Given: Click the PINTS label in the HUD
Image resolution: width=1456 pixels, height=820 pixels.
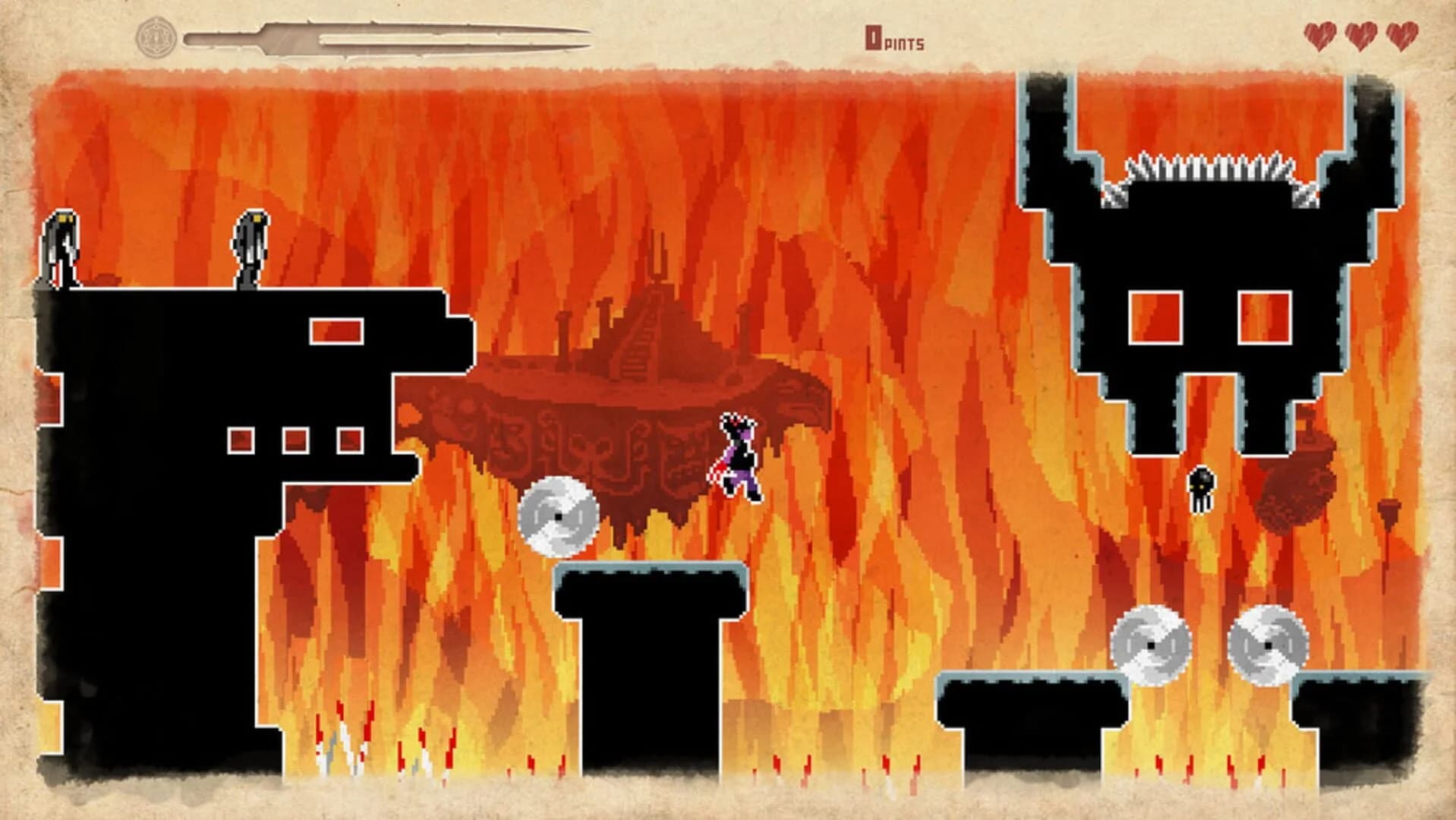Looking at the screenshot, I should point(905,44).
